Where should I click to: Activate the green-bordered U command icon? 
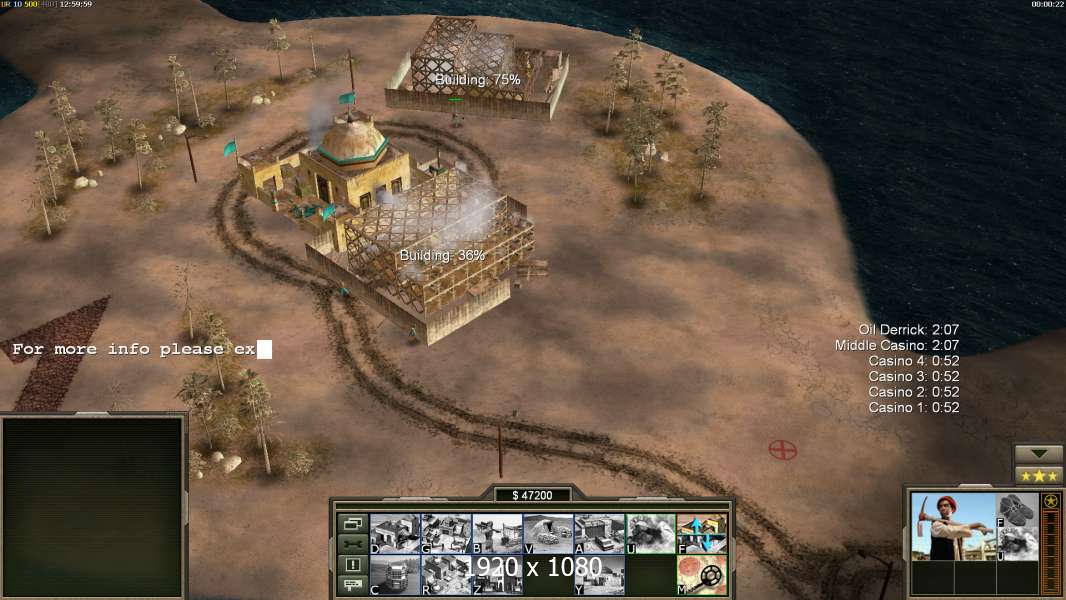650,534
